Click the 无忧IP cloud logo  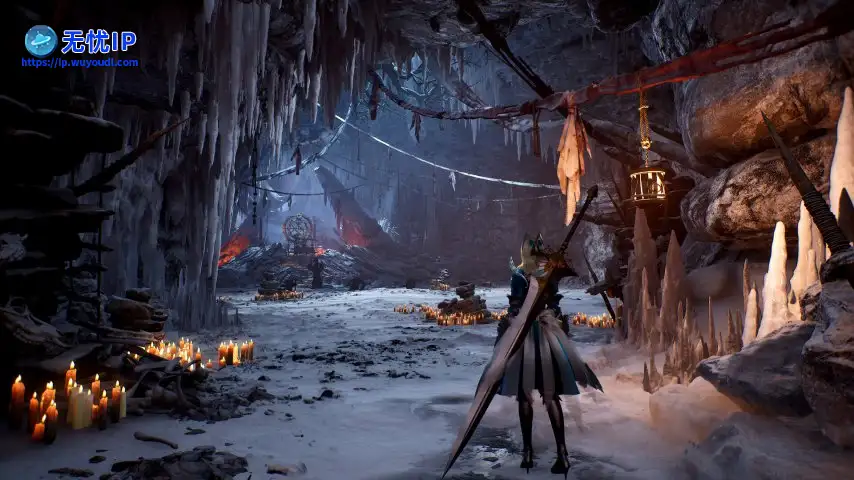point(41,40)
